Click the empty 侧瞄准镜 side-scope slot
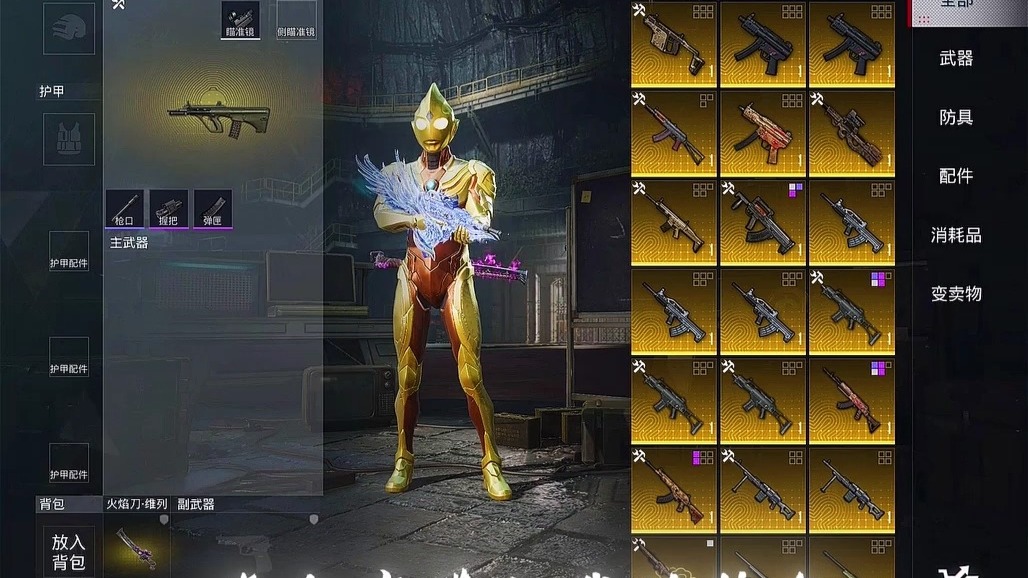1028x578 pixels. coord(296,19)
